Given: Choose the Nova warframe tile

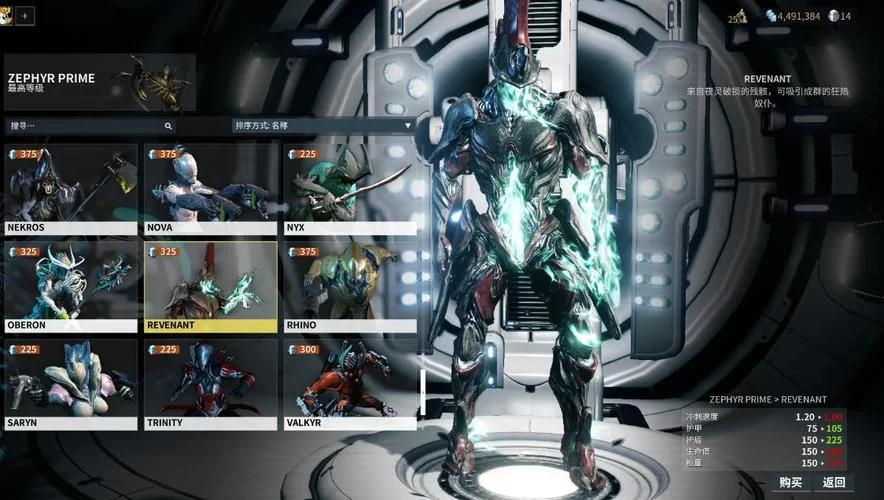Looking at the screenshot, I should click(x=210, y=188).
